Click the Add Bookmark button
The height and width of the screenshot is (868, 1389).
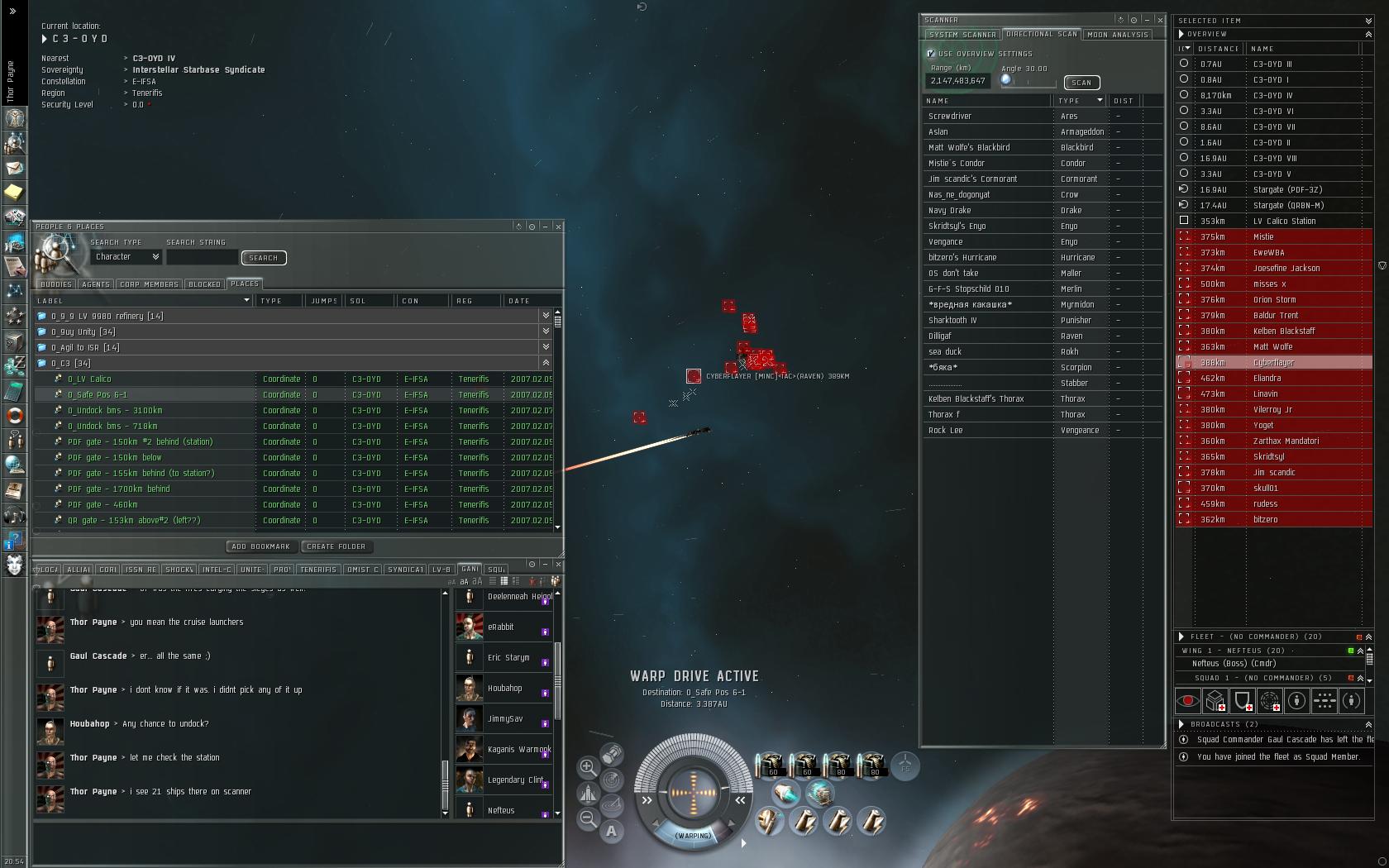(x=261, y=546)
